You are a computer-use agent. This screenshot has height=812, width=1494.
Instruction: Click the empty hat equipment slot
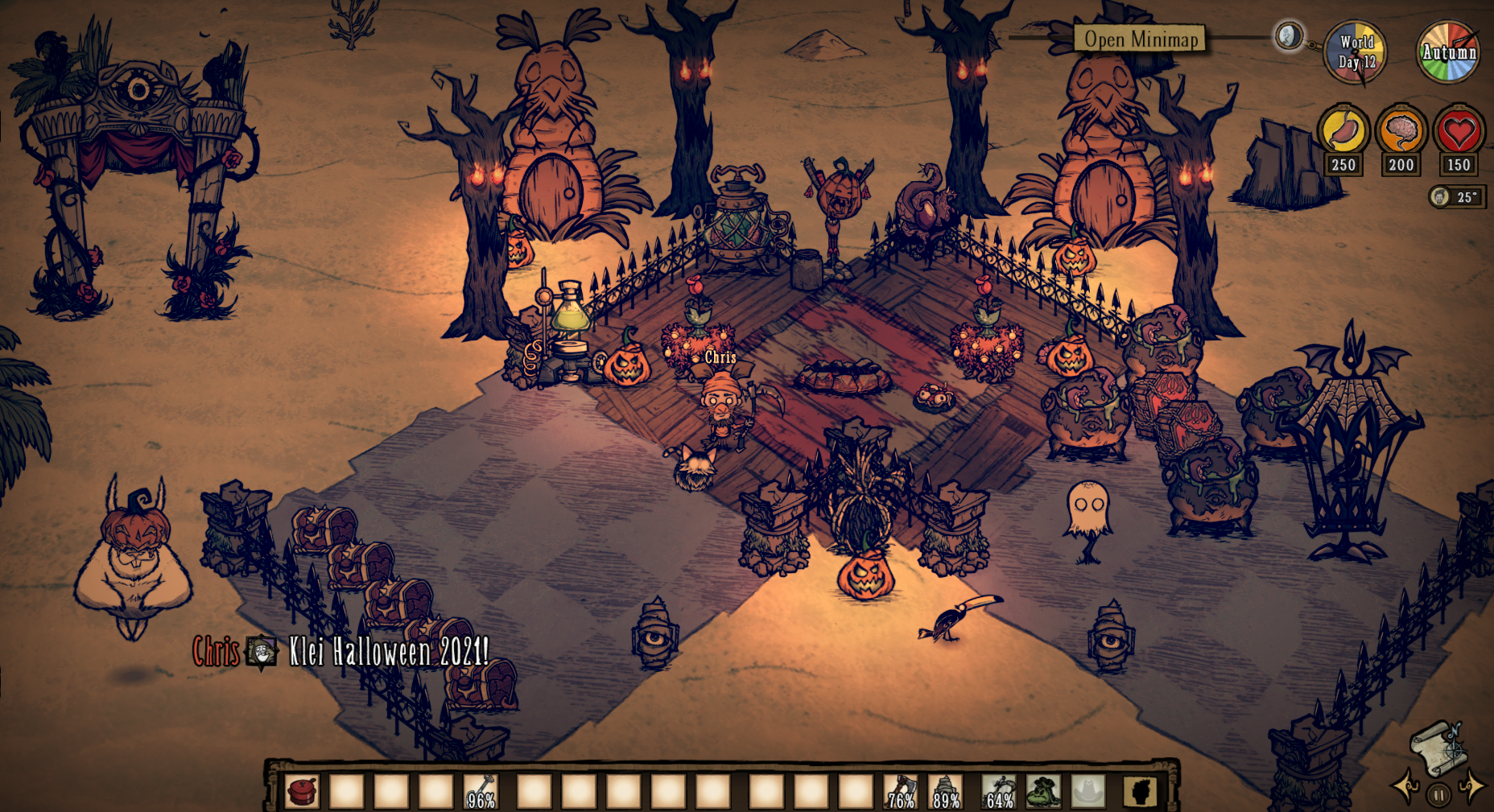[x=1087, y=791]
